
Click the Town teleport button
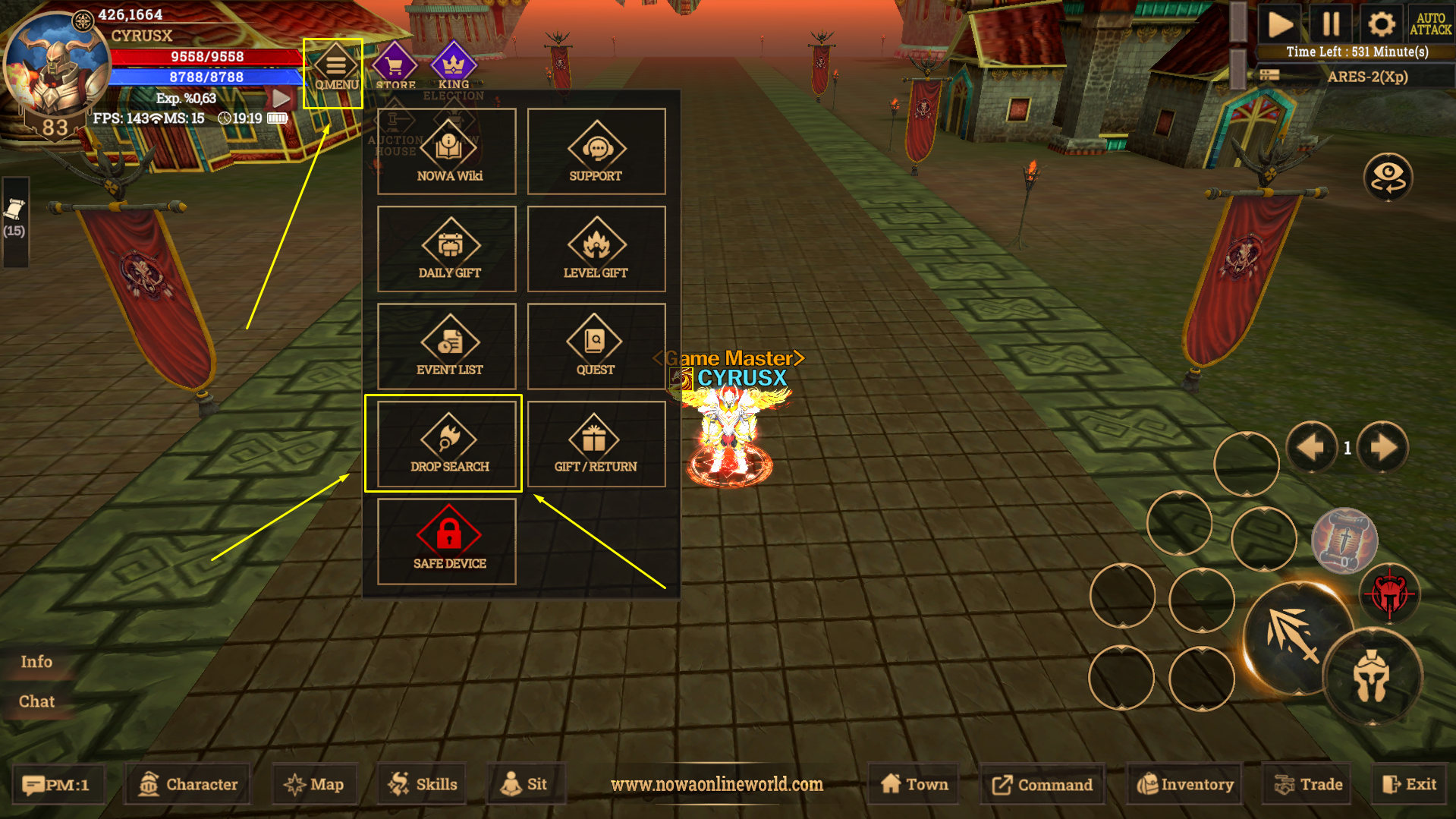[914, 784]
